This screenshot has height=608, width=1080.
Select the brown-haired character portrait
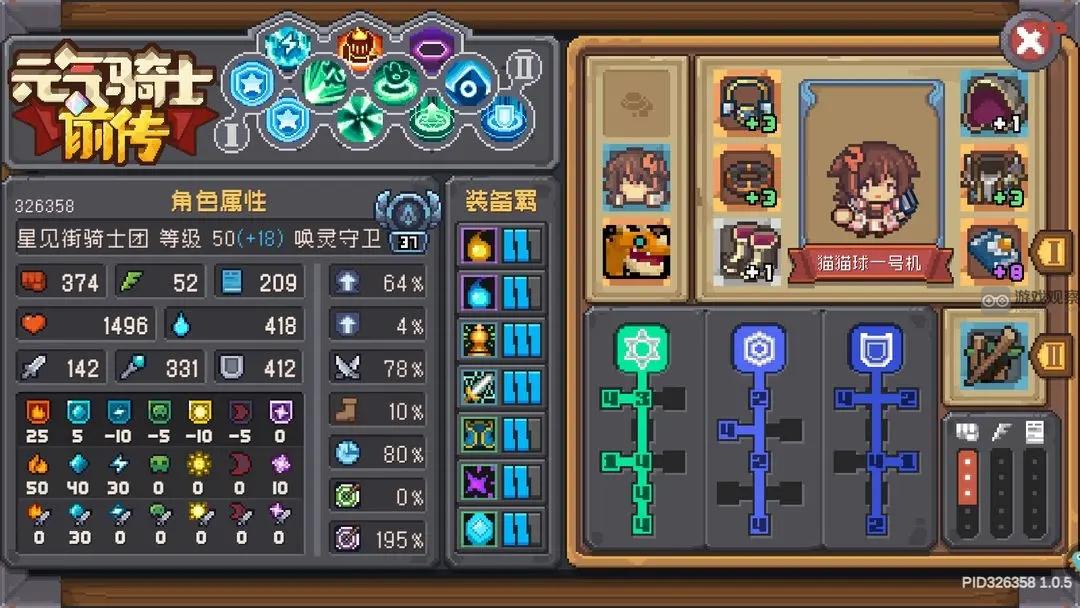(636, 178)
